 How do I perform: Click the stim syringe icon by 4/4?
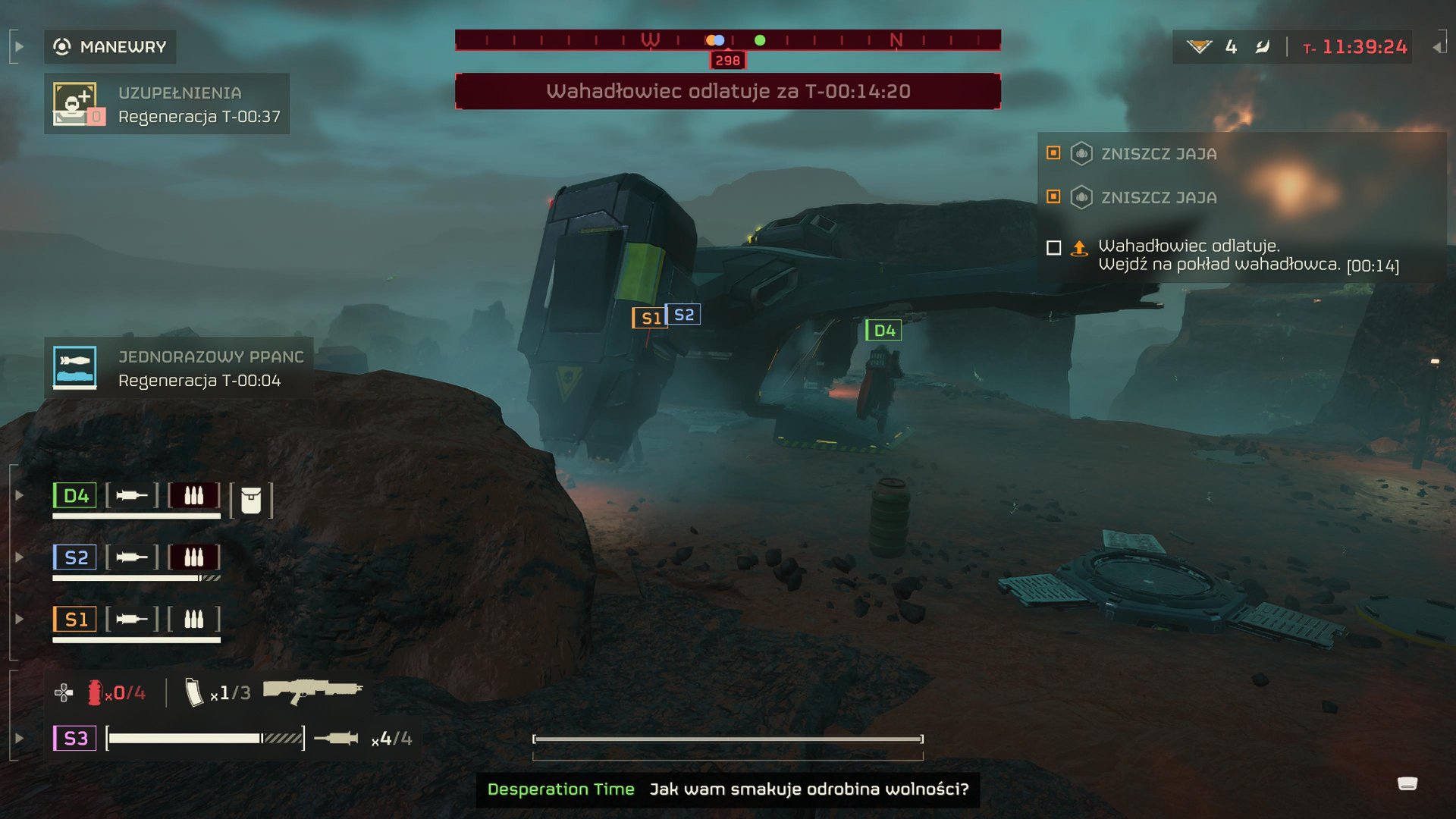point(336,738)
